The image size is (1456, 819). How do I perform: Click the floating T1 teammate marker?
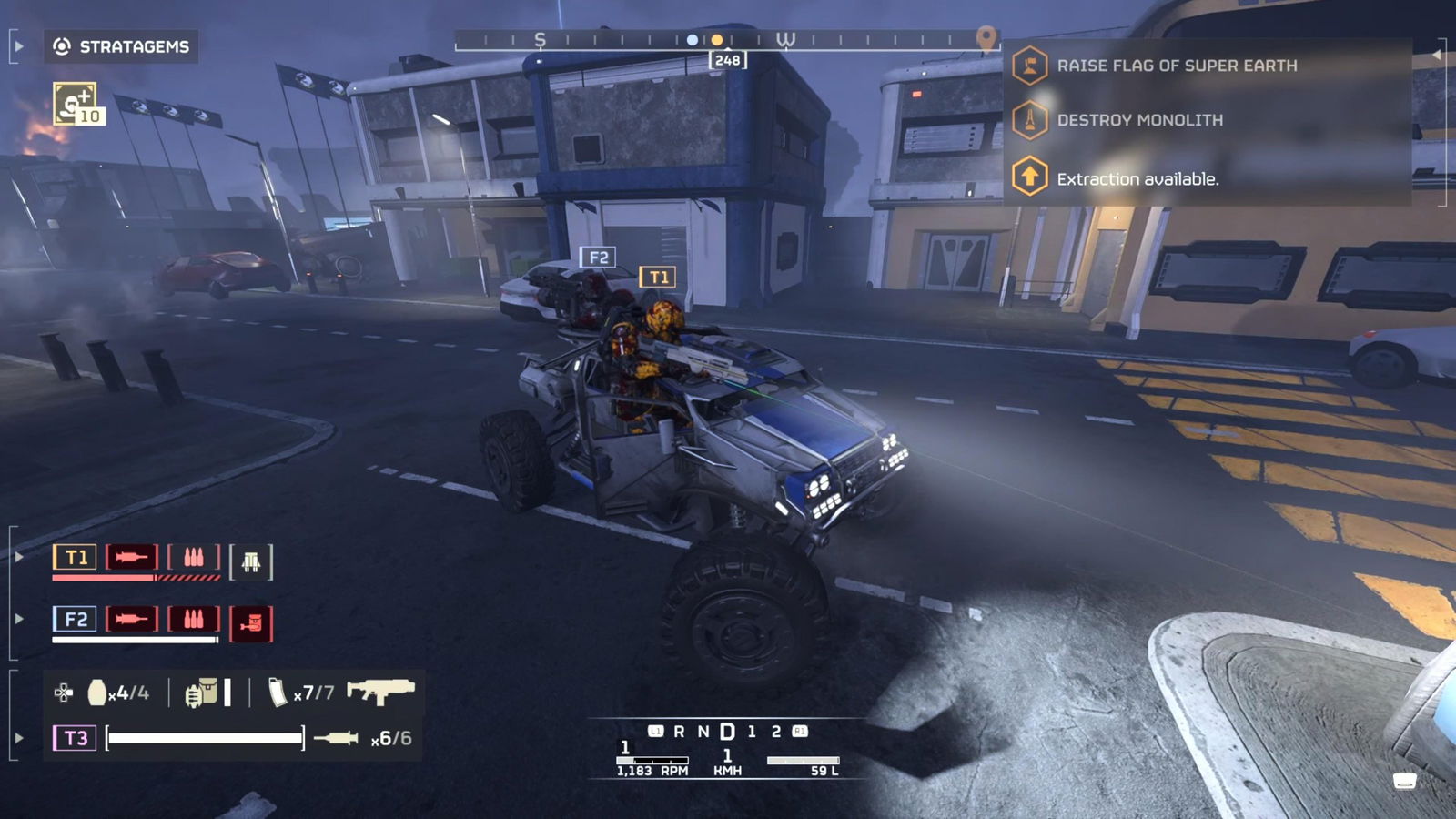[658, 277]
